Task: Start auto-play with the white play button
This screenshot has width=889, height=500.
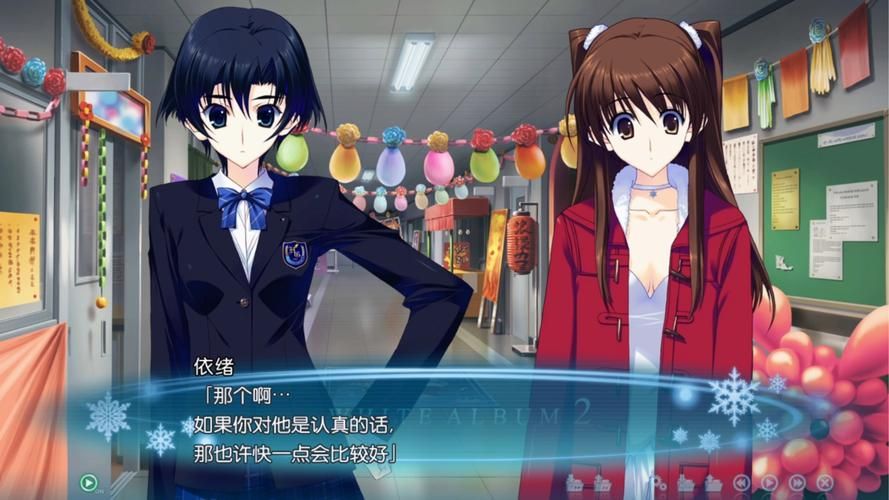Action: (769, 483)
